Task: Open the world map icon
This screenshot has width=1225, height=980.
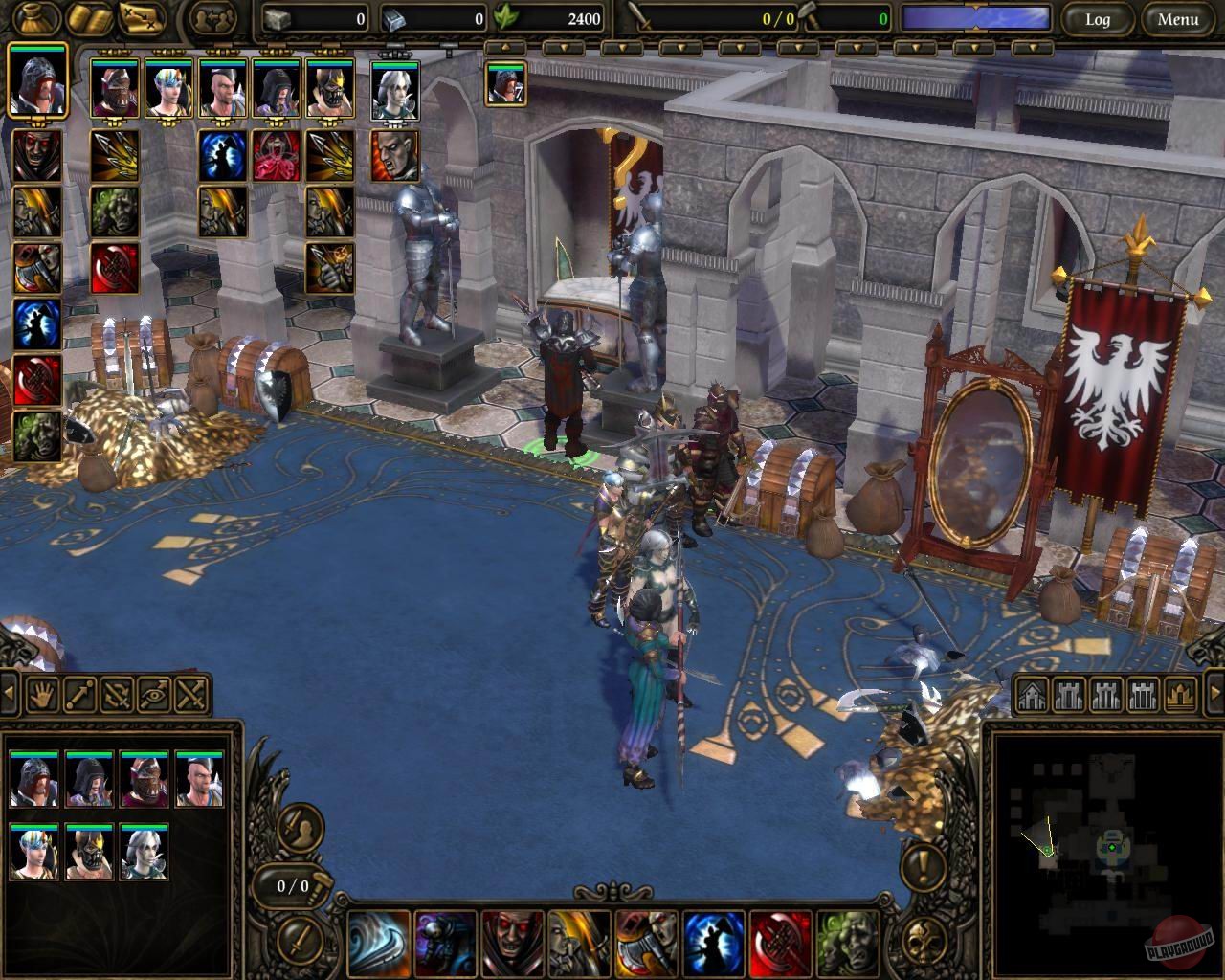Action: pyautogui.click(x=141, y=17)
